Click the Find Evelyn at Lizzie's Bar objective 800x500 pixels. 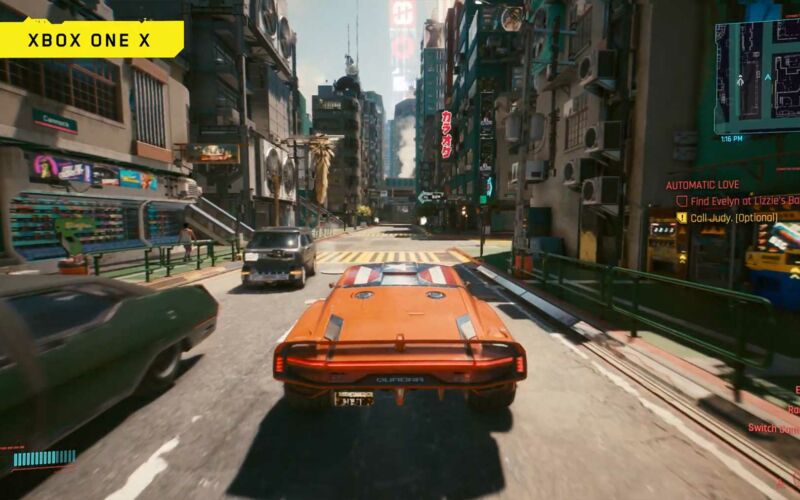click(740, 201)
